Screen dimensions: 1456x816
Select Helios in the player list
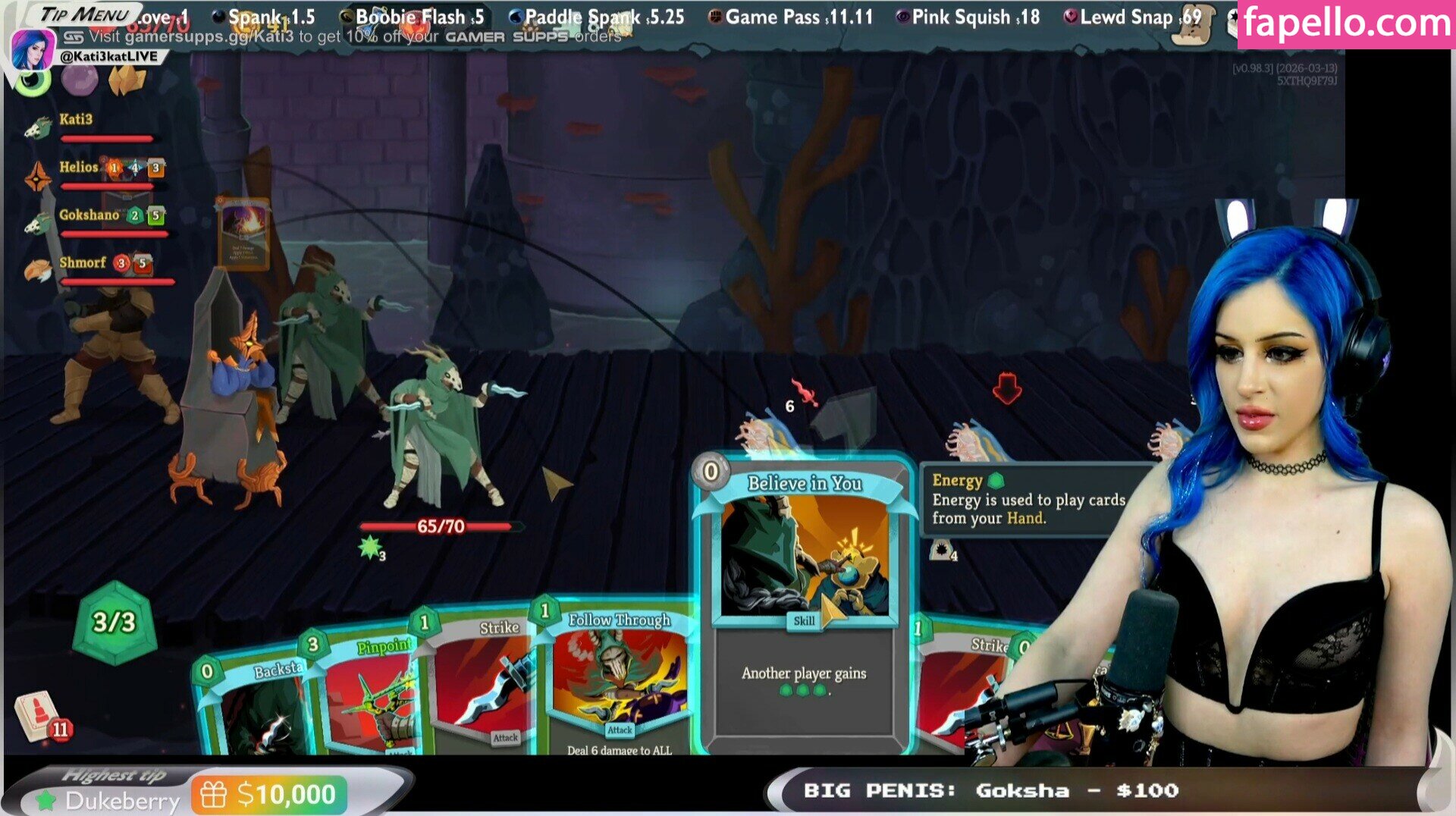[79, 168]
